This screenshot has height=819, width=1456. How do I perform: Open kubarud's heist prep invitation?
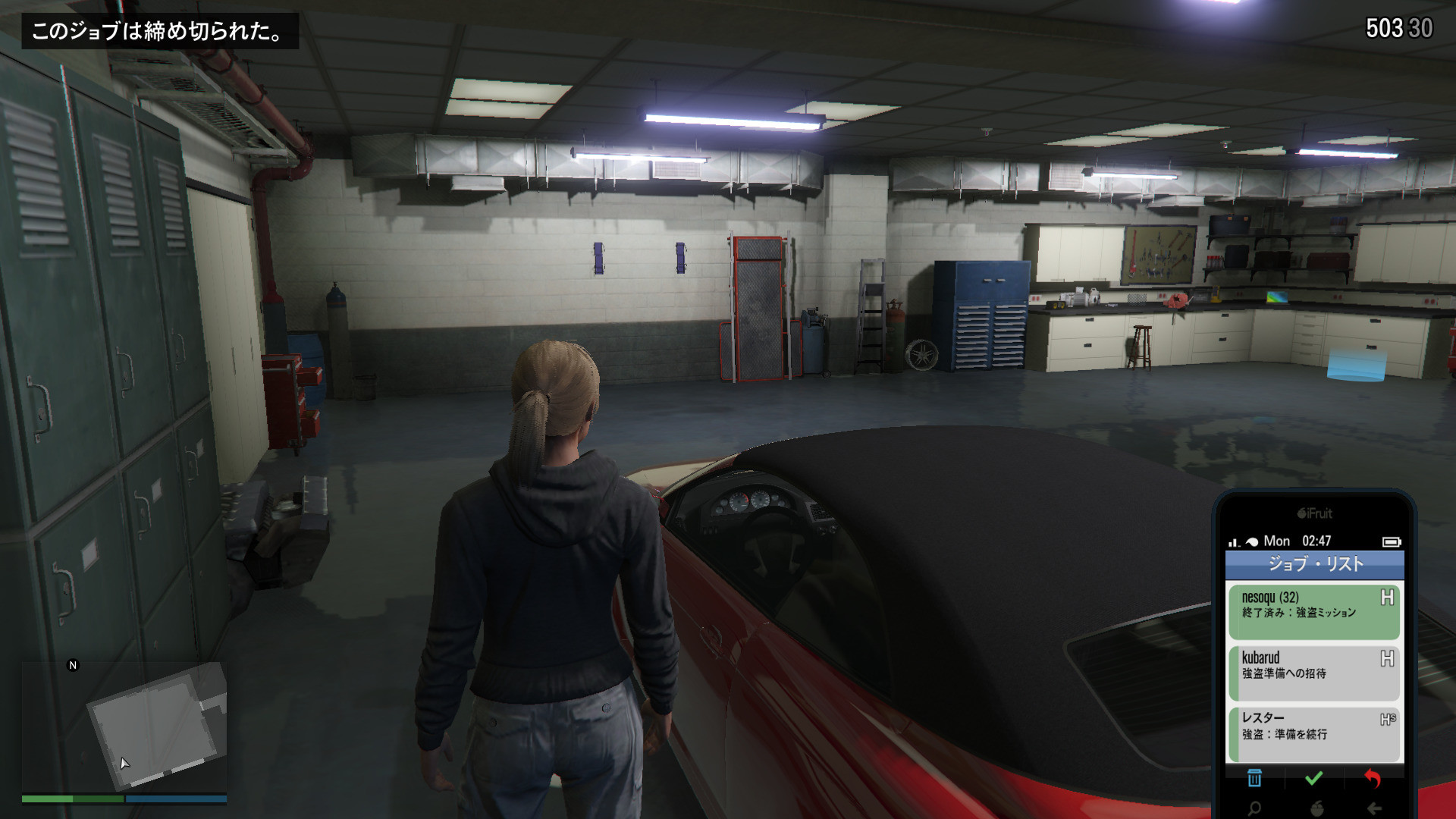(x=1313, y=673)
